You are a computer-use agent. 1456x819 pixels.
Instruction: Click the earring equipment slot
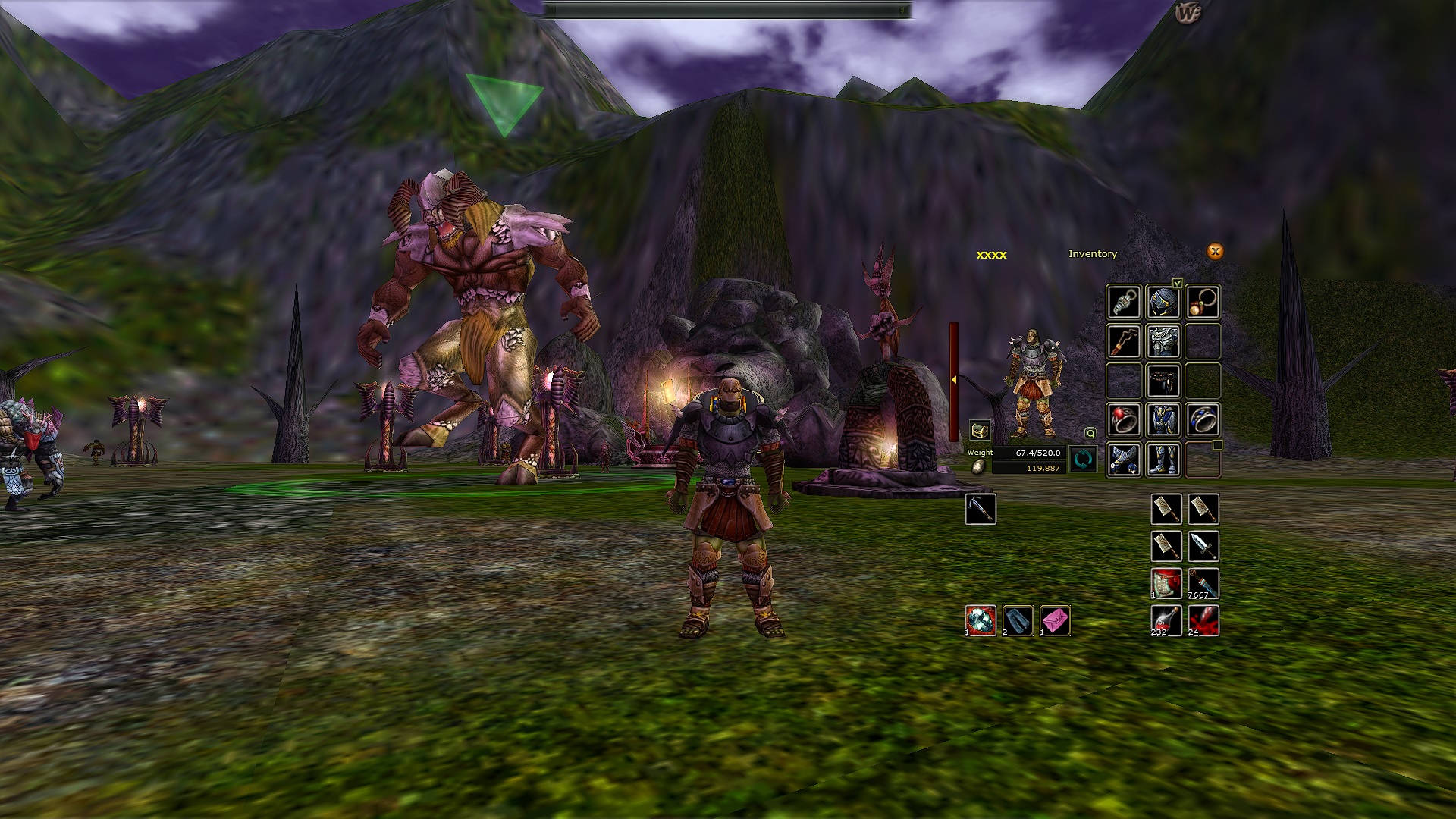tap(1124, 302)
